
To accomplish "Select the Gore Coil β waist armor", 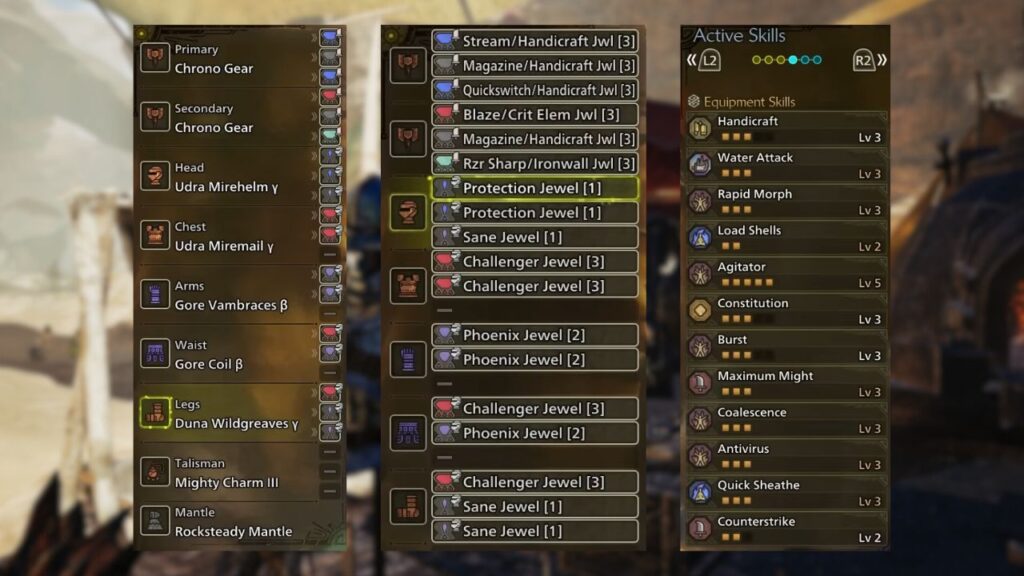I will point(230,354).
